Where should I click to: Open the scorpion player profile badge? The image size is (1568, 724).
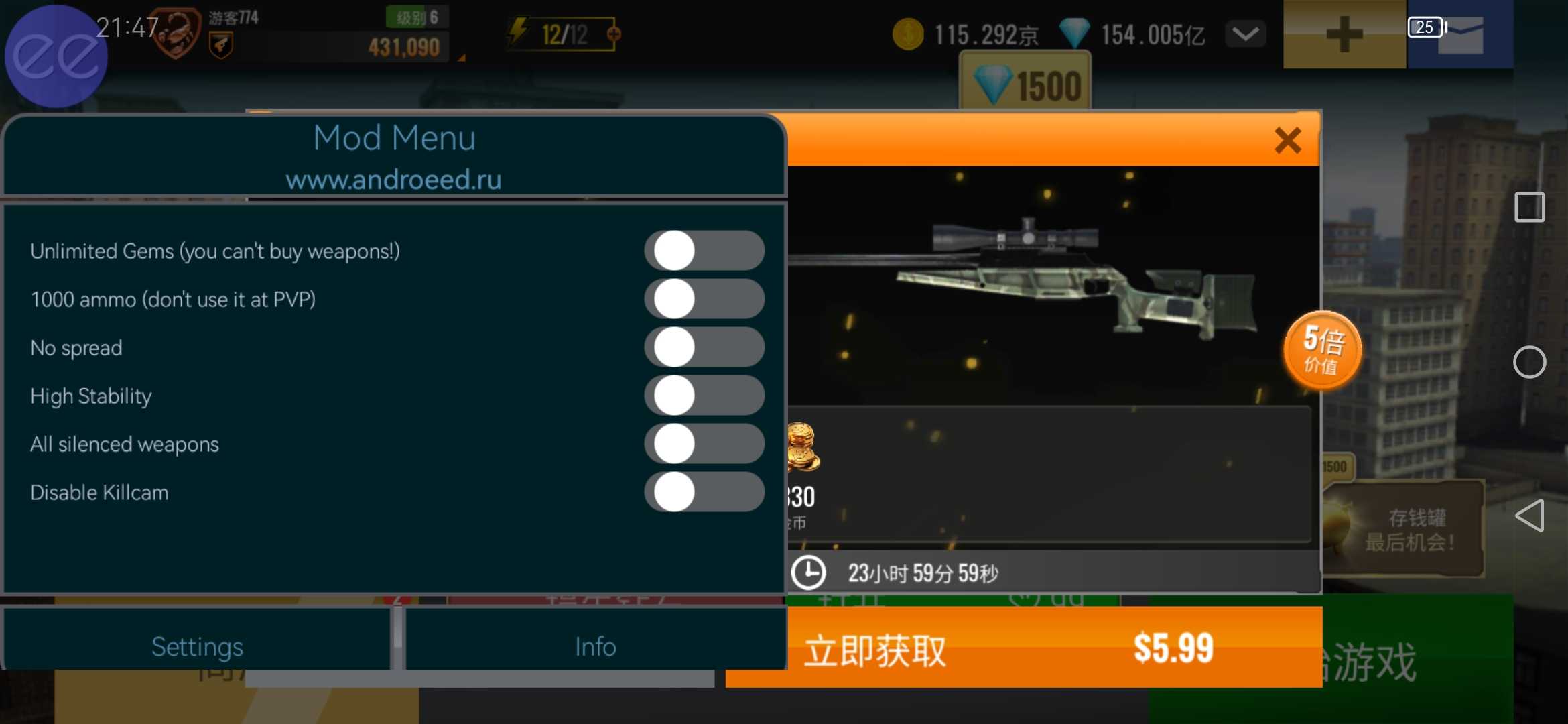(178, 32)
